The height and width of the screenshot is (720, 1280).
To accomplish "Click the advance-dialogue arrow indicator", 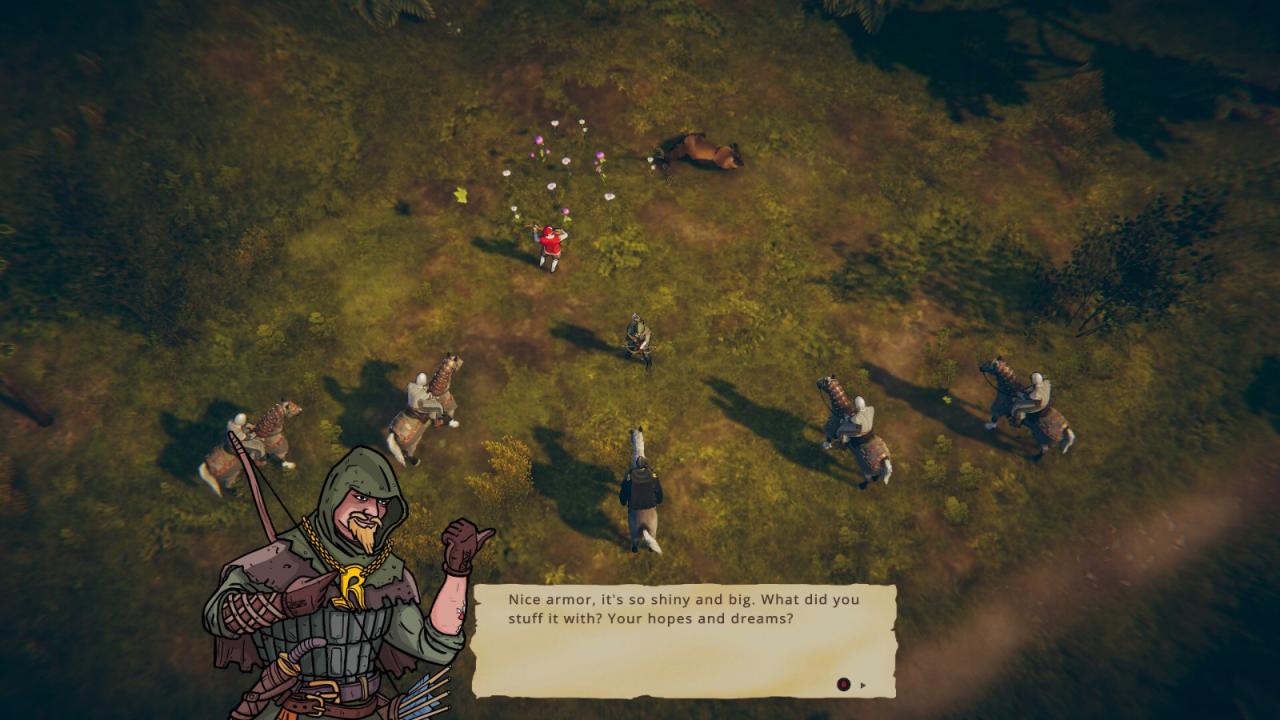I will pyautogui.click(x=863, y=685).
